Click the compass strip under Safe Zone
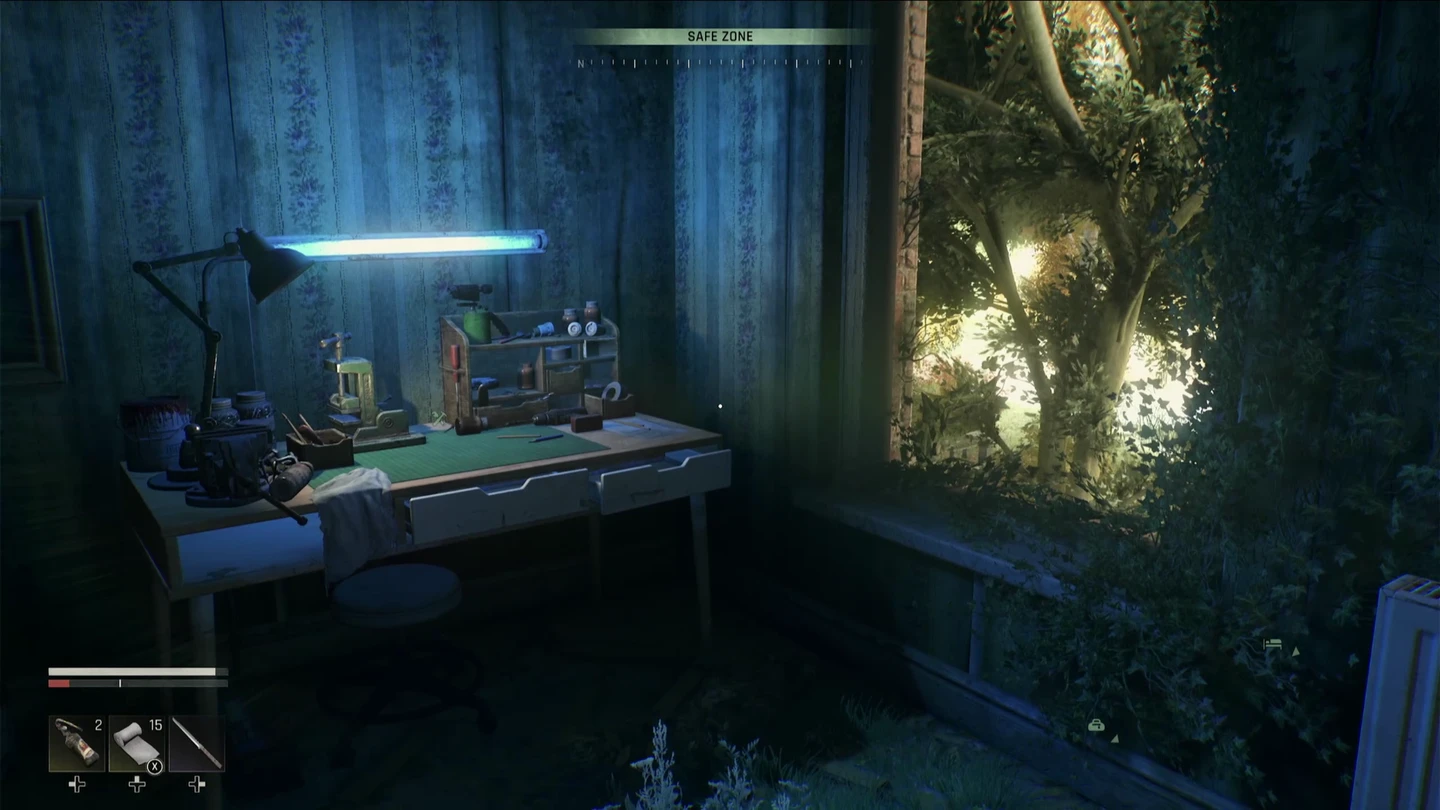The width and height of the screenshot is (1440, 810). coord(720,63)
